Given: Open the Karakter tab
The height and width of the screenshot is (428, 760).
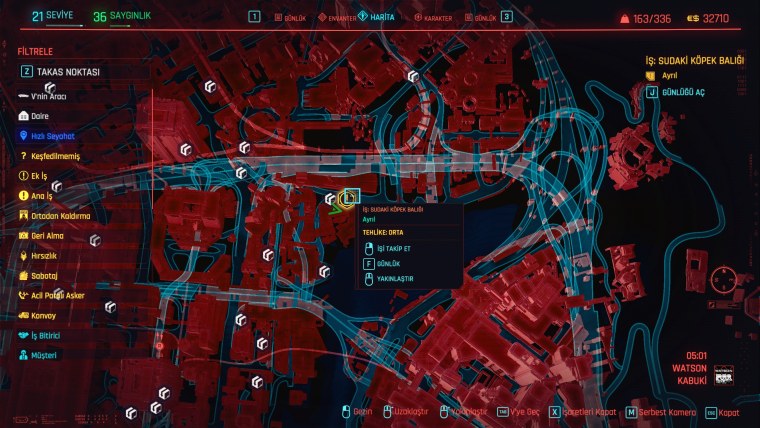Looking at the screenshot, I should tap(431, 18).
